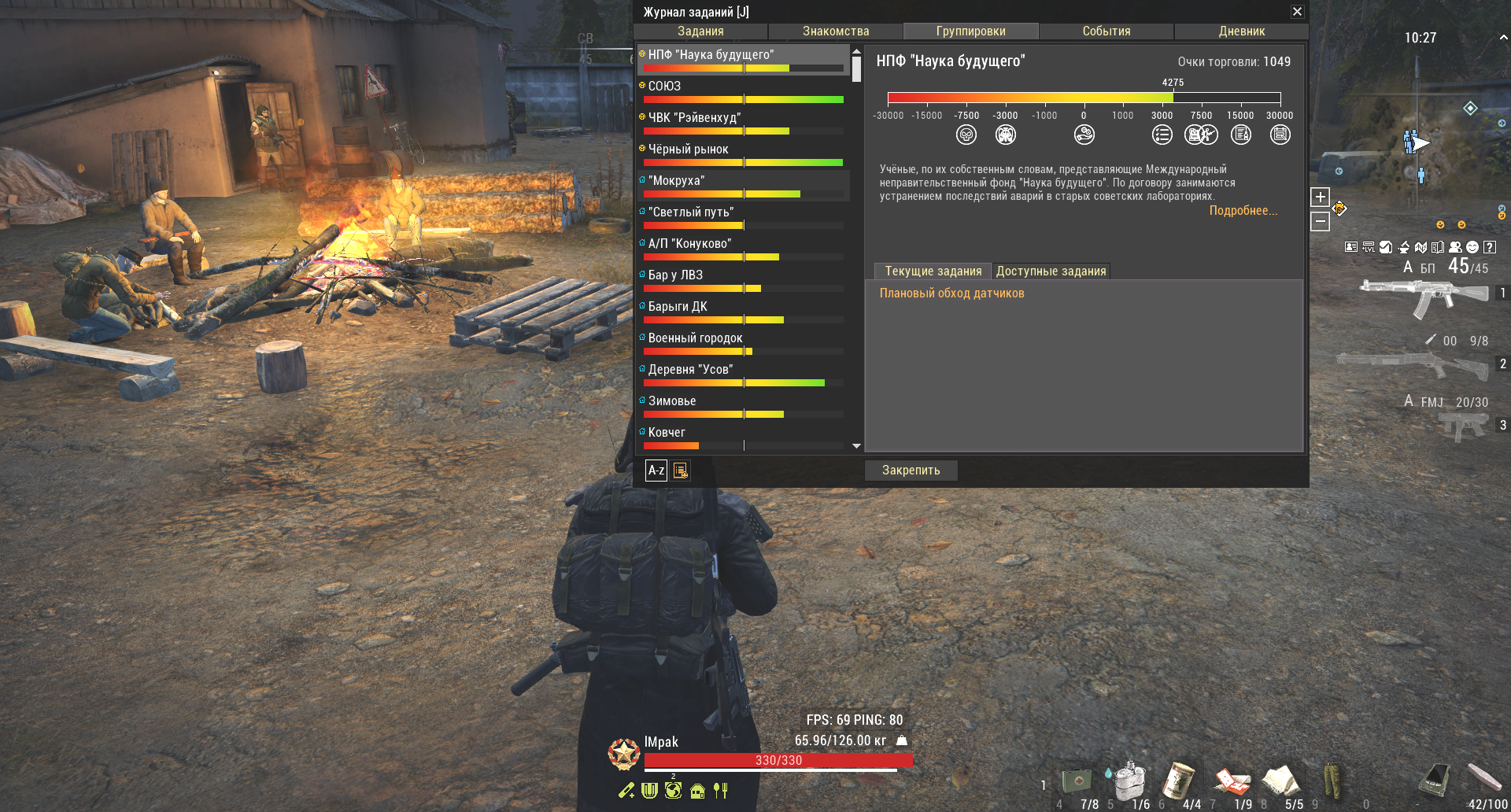Select the Плановый обход датчиков quest

pyautogui.click(x=951, y=293)
